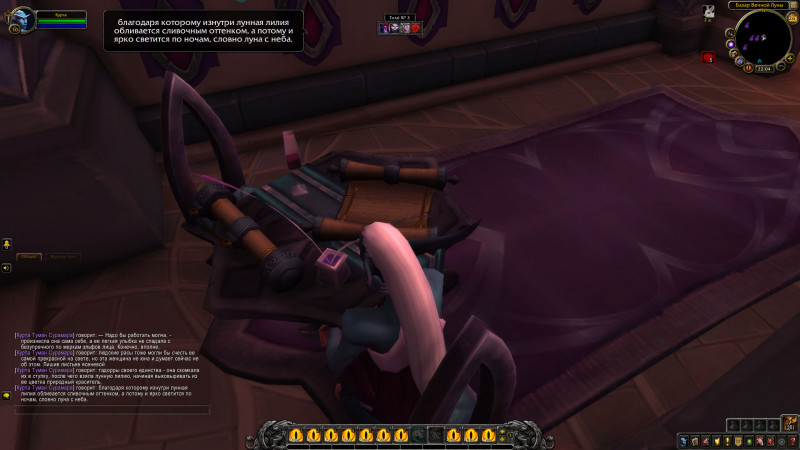
Task: Click the purple orb minimap button
Action: (x=731, y=44)
